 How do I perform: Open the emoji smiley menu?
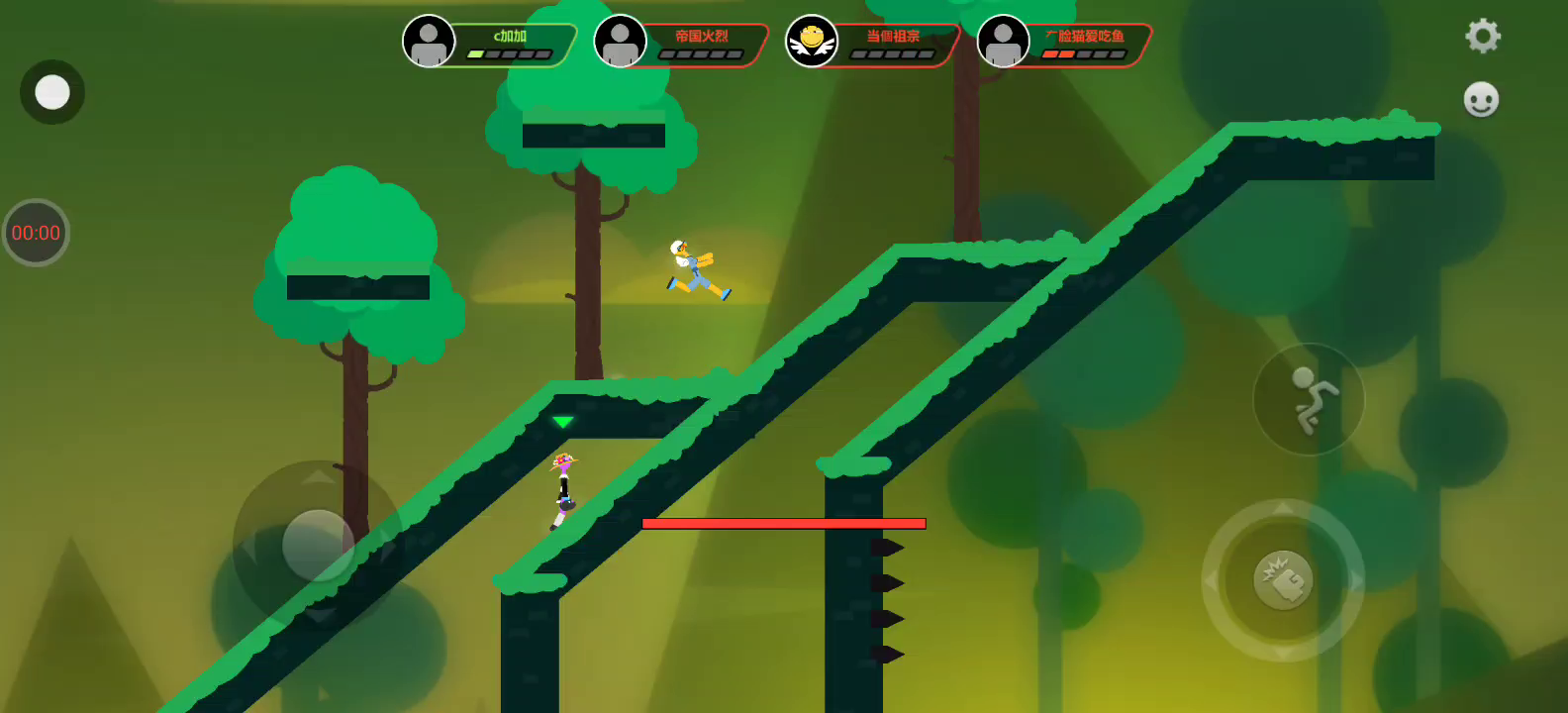(1481, 99)
